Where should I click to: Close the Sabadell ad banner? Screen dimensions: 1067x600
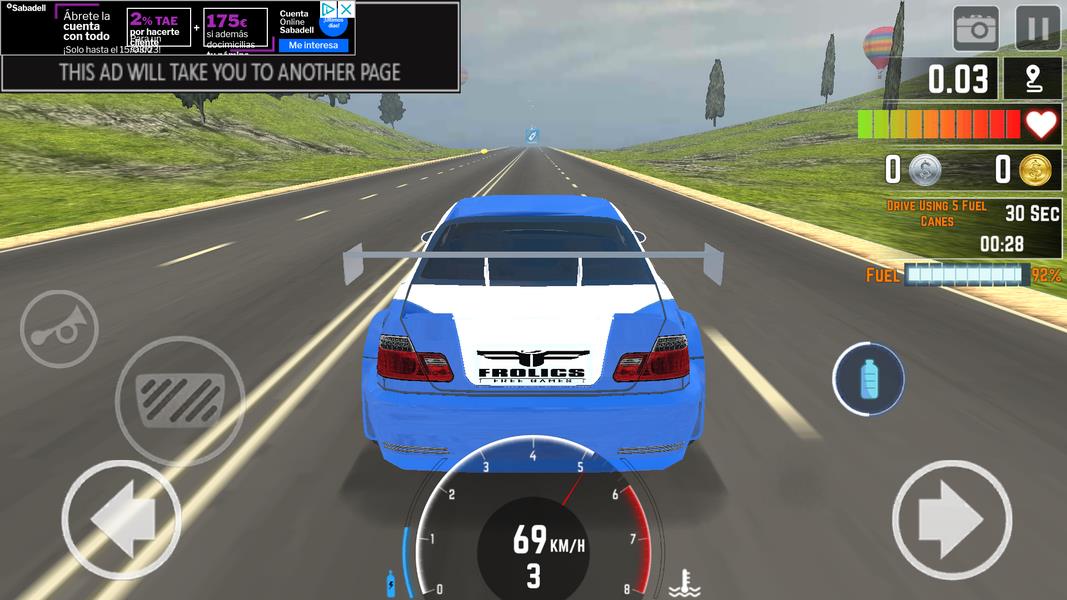[345, 9]
